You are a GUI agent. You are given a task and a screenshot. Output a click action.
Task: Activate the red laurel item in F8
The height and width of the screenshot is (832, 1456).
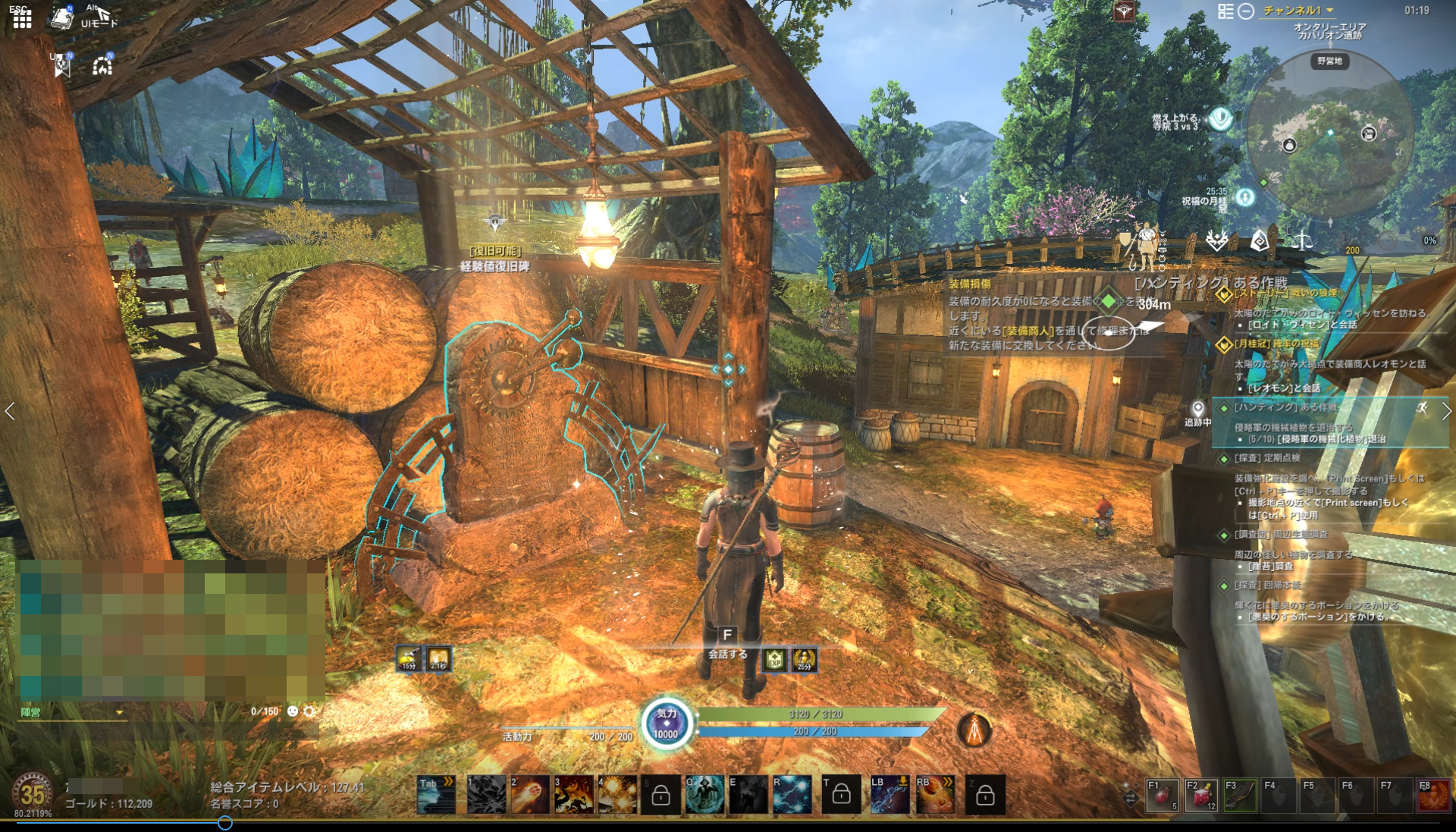coord(1433,796)
